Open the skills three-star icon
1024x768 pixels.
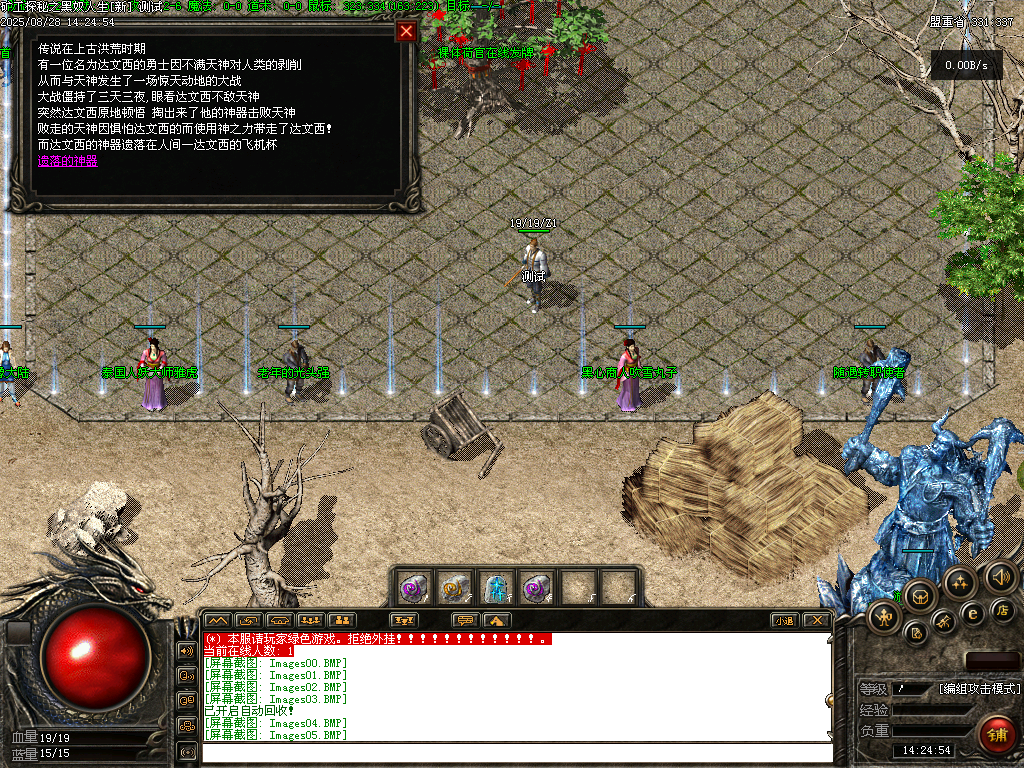coord(959,582)
